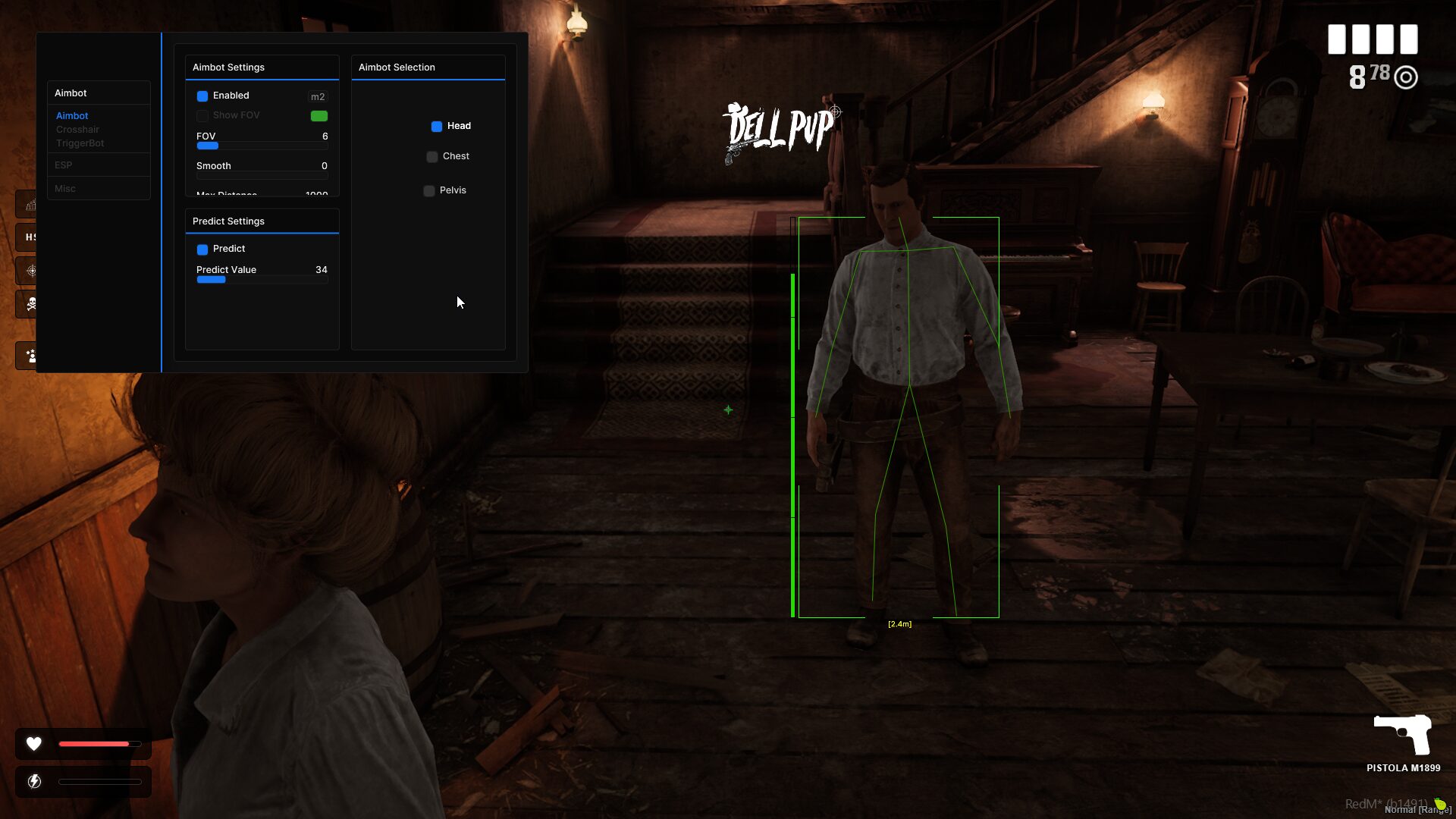Toggle the Predict checkbox
The height and width of the screenshot is (819, 1456).
coord(202,249)
